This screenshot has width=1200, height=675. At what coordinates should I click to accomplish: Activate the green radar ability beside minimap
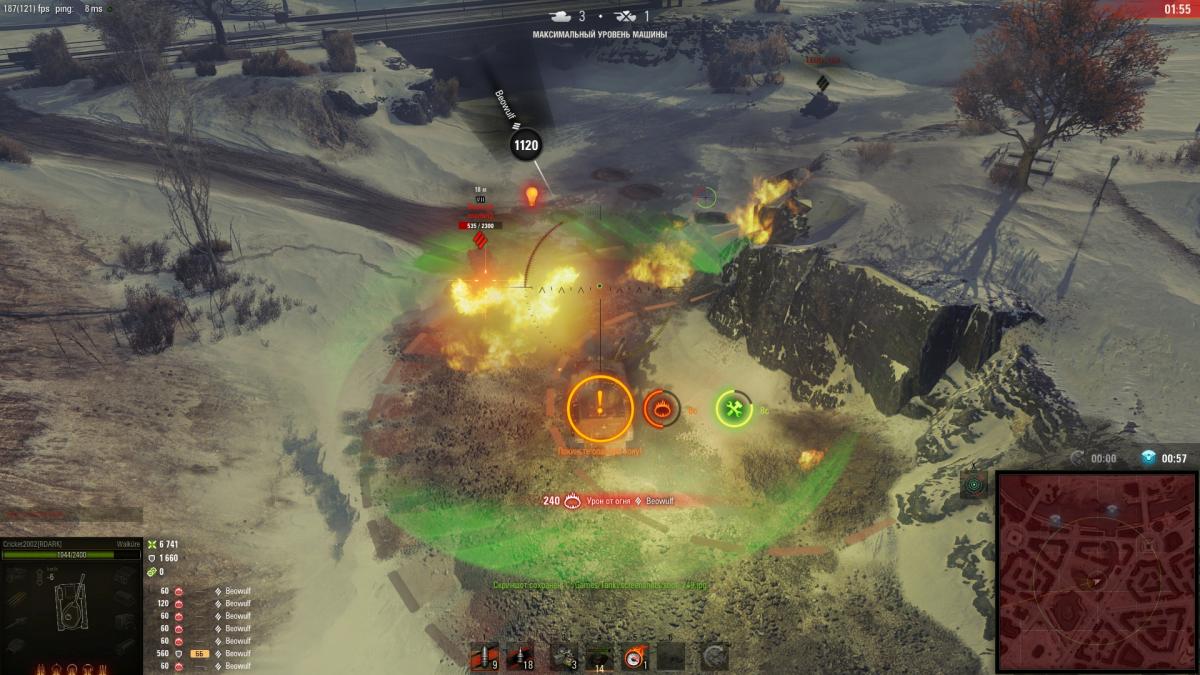[974, 485]
